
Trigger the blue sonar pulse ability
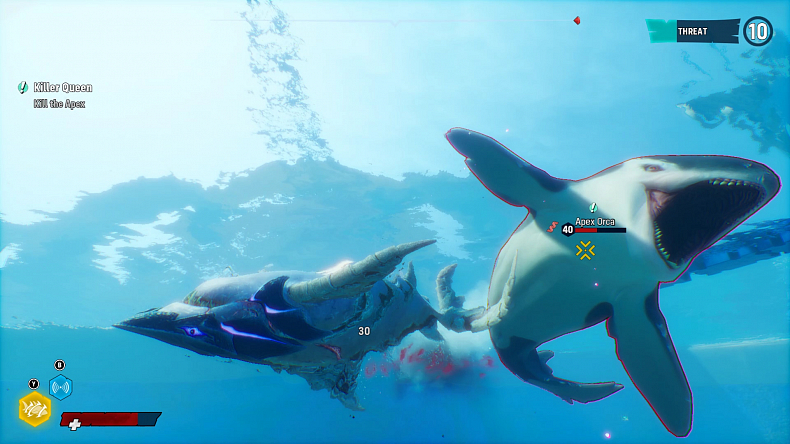tap(61, 387)
